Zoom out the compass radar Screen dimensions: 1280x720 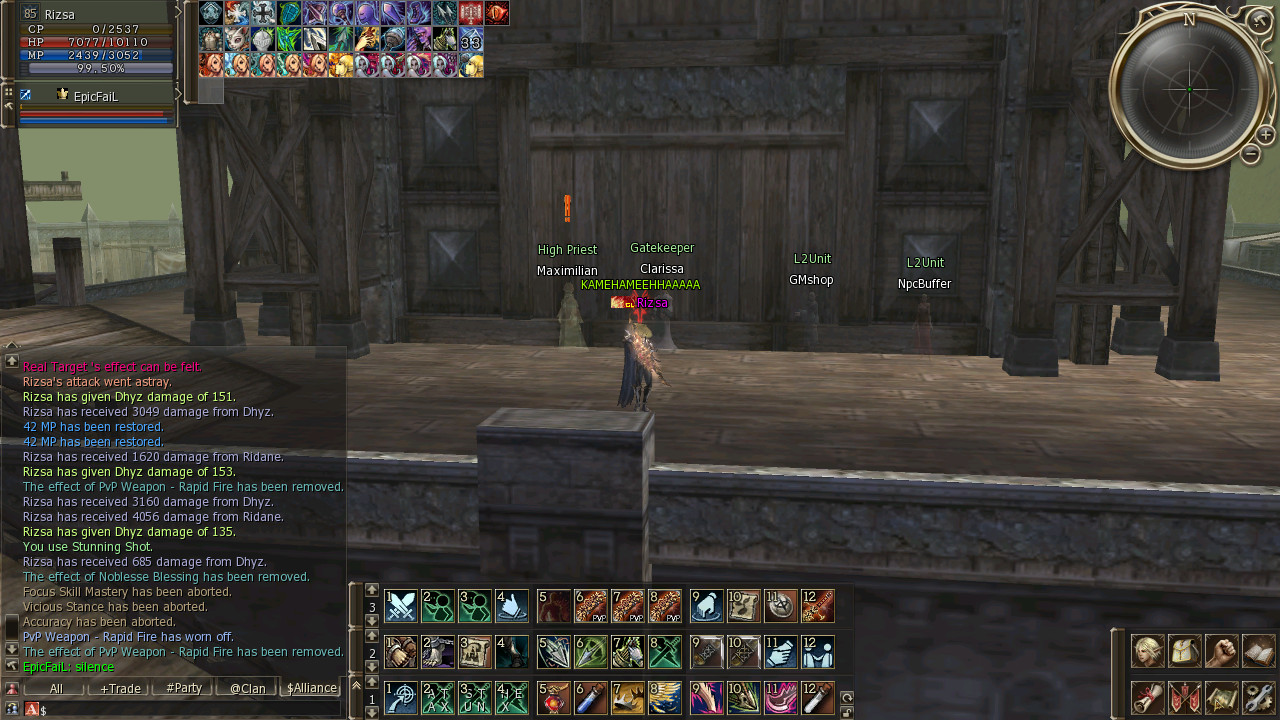(x=1250, y=154)
